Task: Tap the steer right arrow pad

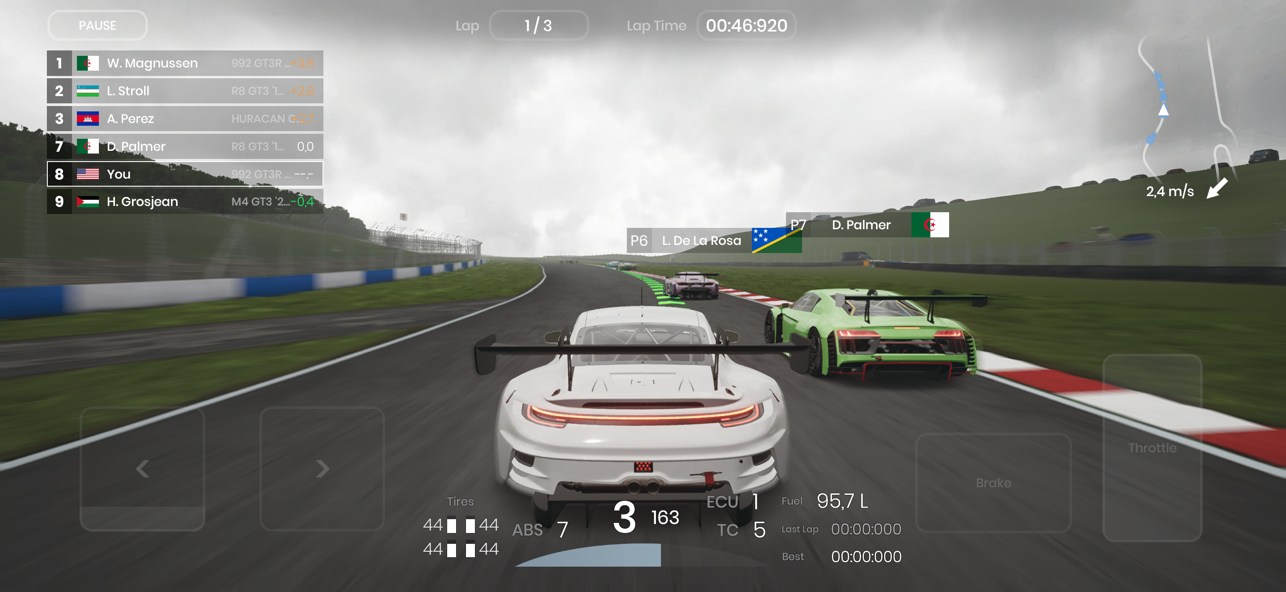Action: tap(322, 468)
